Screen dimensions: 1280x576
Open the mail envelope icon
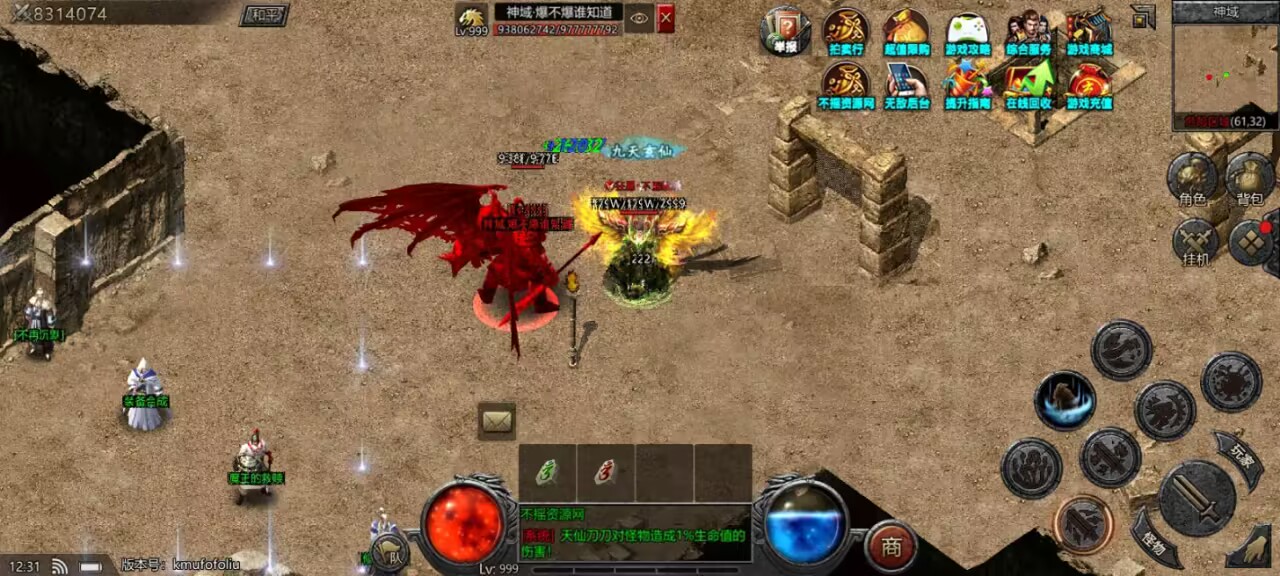tap(497, 421)
